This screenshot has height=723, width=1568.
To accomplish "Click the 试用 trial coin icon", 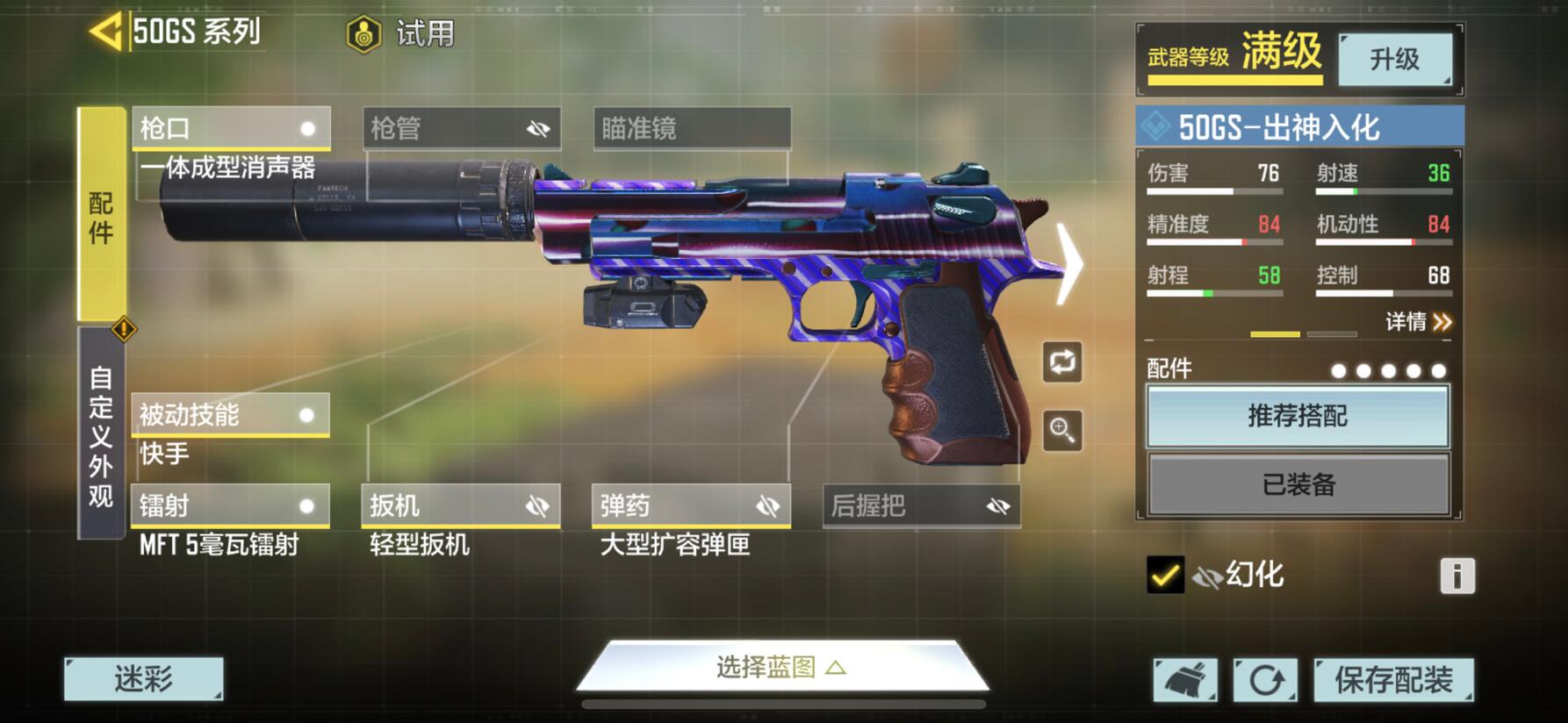I will (x=362, y=36).
